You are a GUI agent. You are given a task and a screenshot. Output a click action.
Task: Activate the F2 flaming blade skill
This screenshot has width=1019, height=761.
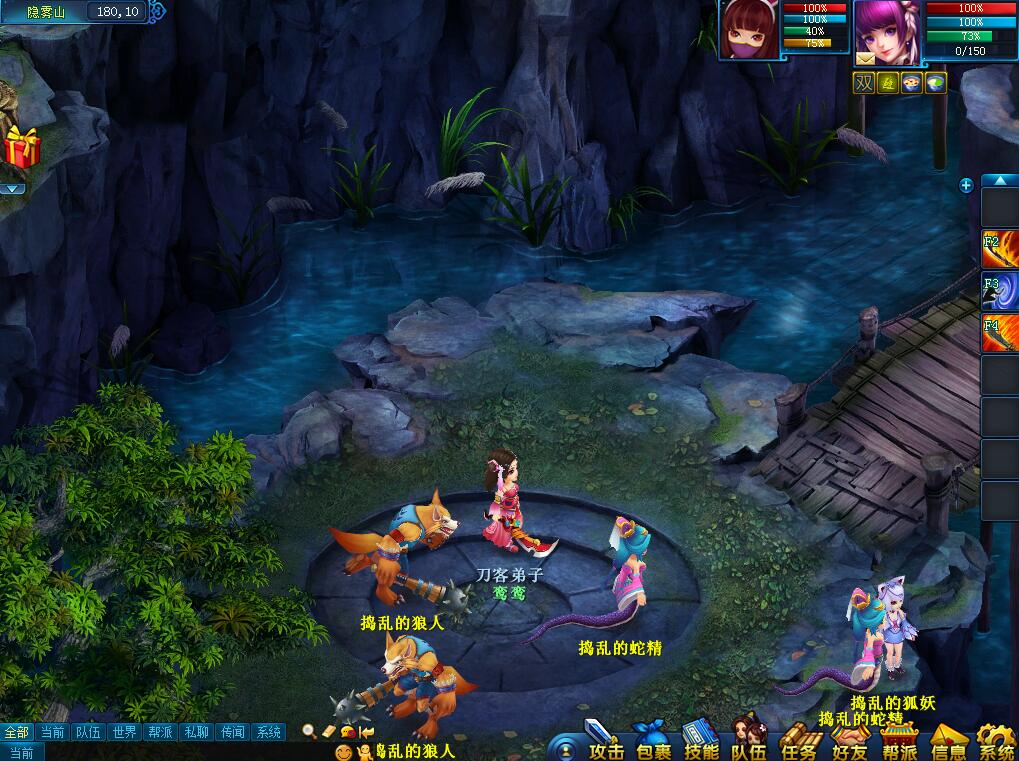1000,250
